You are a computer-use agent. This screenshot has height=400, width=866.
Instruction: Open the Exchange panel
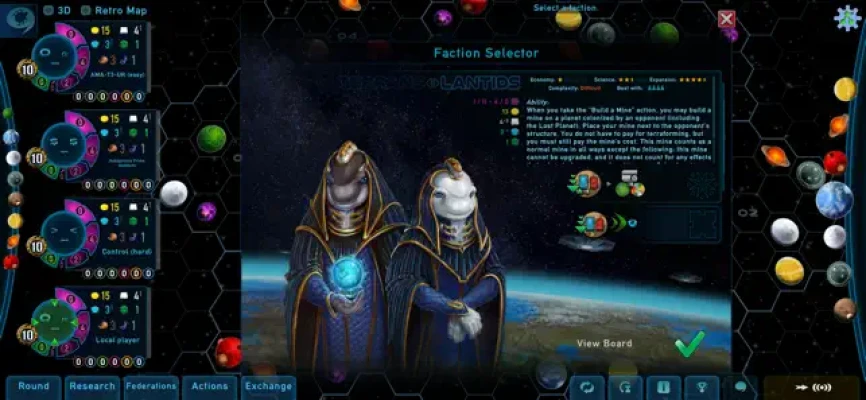[268, 387]
